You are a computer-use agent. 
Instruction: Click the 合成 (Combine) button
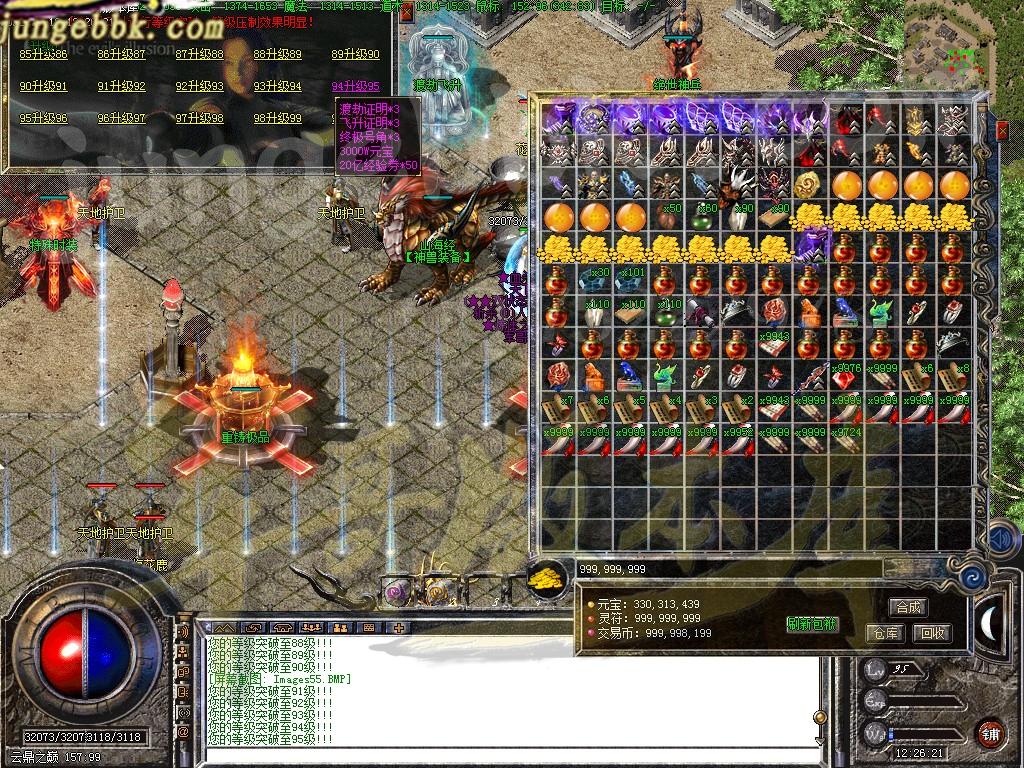click(908, 607)
